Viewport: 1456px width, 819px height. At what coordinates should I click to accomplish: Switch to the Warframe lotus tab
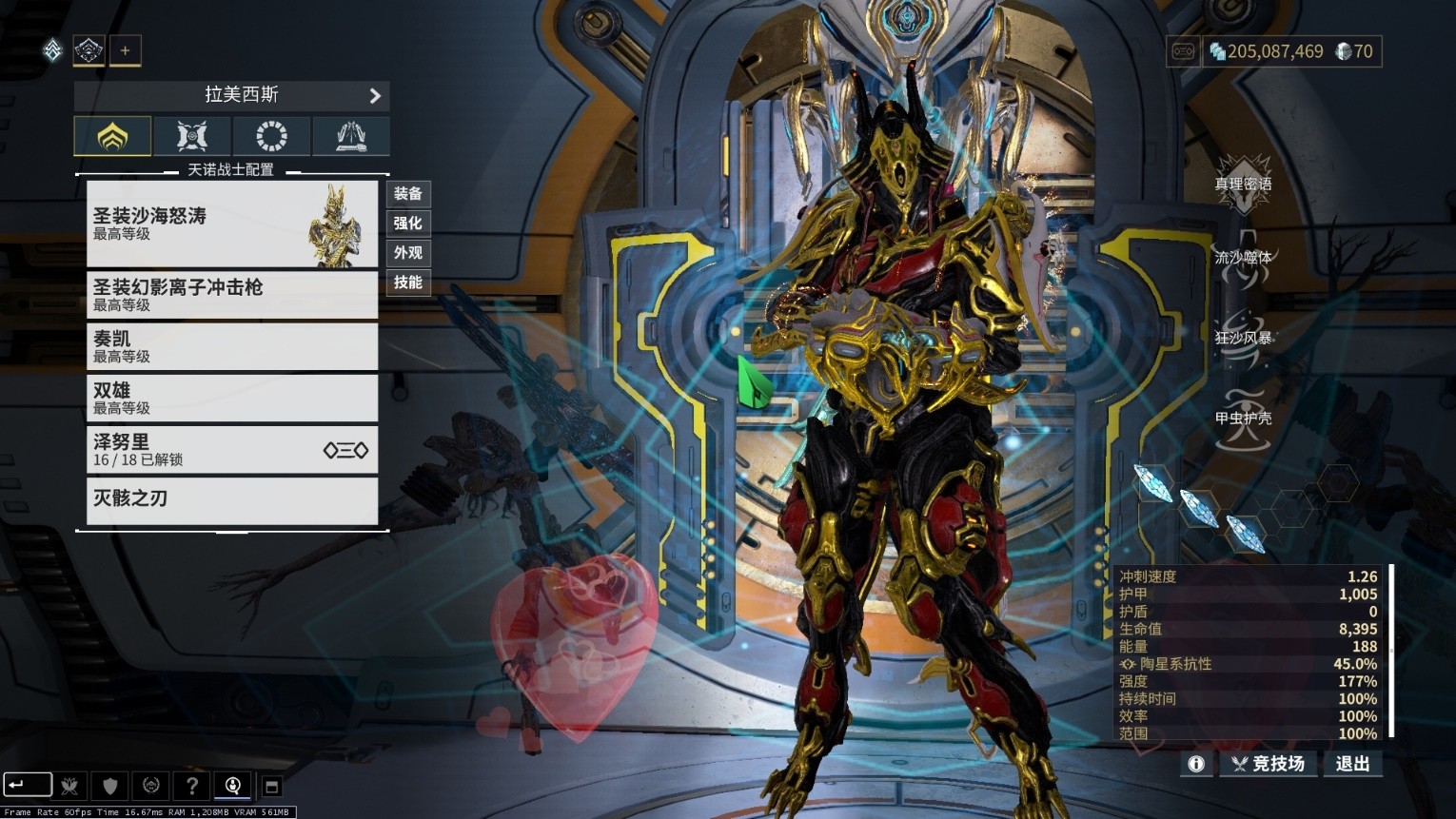tap(112, 136)
